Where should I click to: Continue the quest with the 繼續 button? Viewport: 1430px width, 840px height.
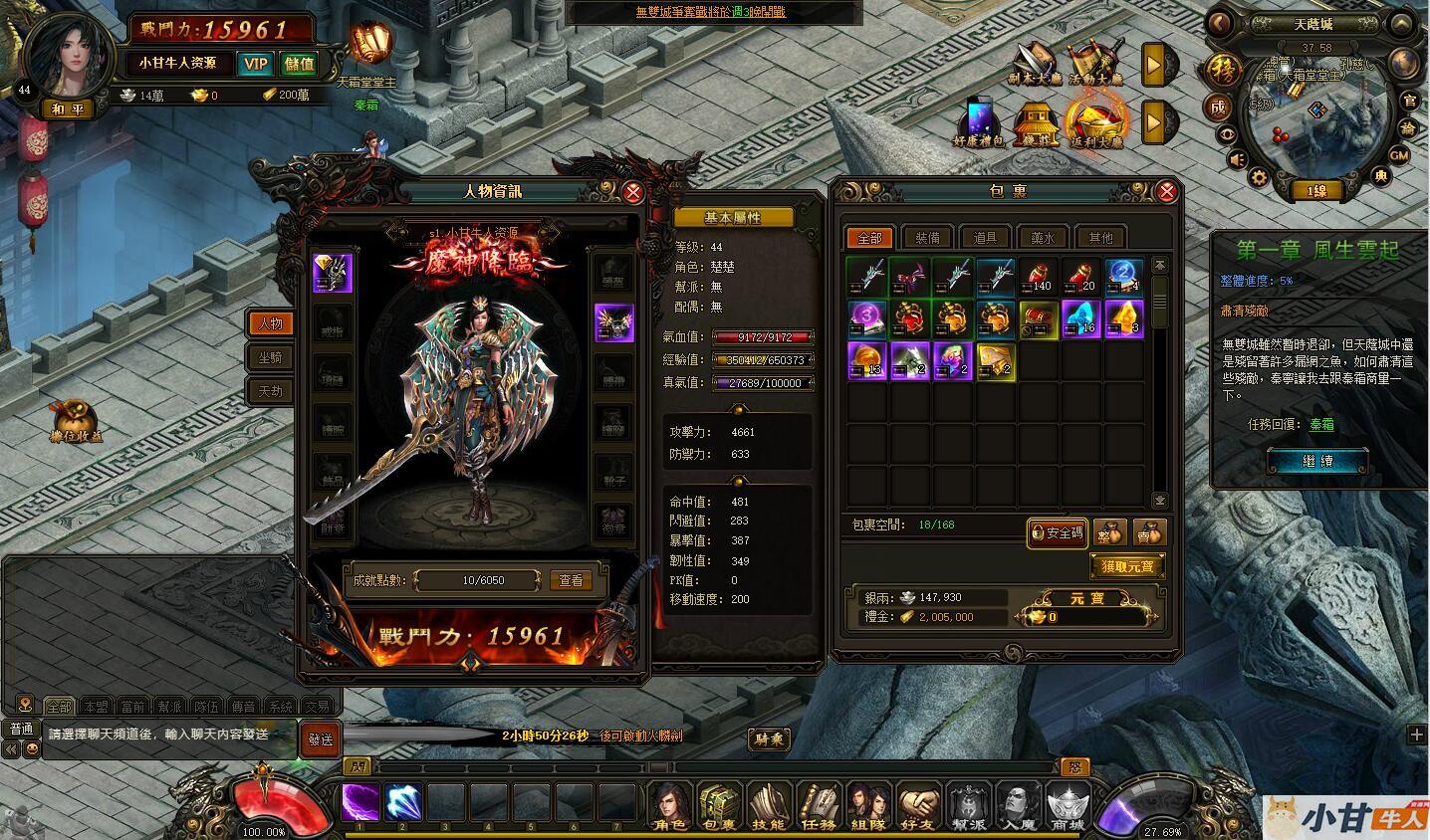click(x=1316, y=462)
